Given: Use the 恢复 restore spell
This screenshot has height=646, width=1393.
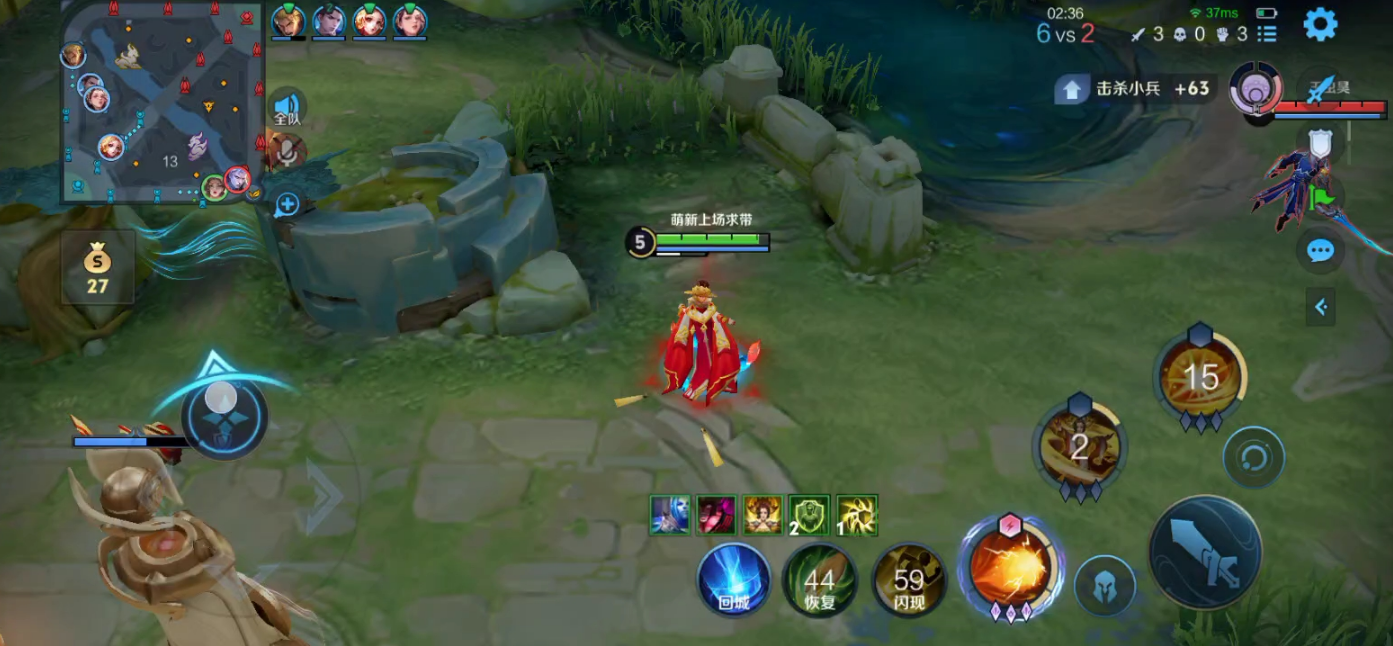Looking at the screenshot, I should pos(819,580).
